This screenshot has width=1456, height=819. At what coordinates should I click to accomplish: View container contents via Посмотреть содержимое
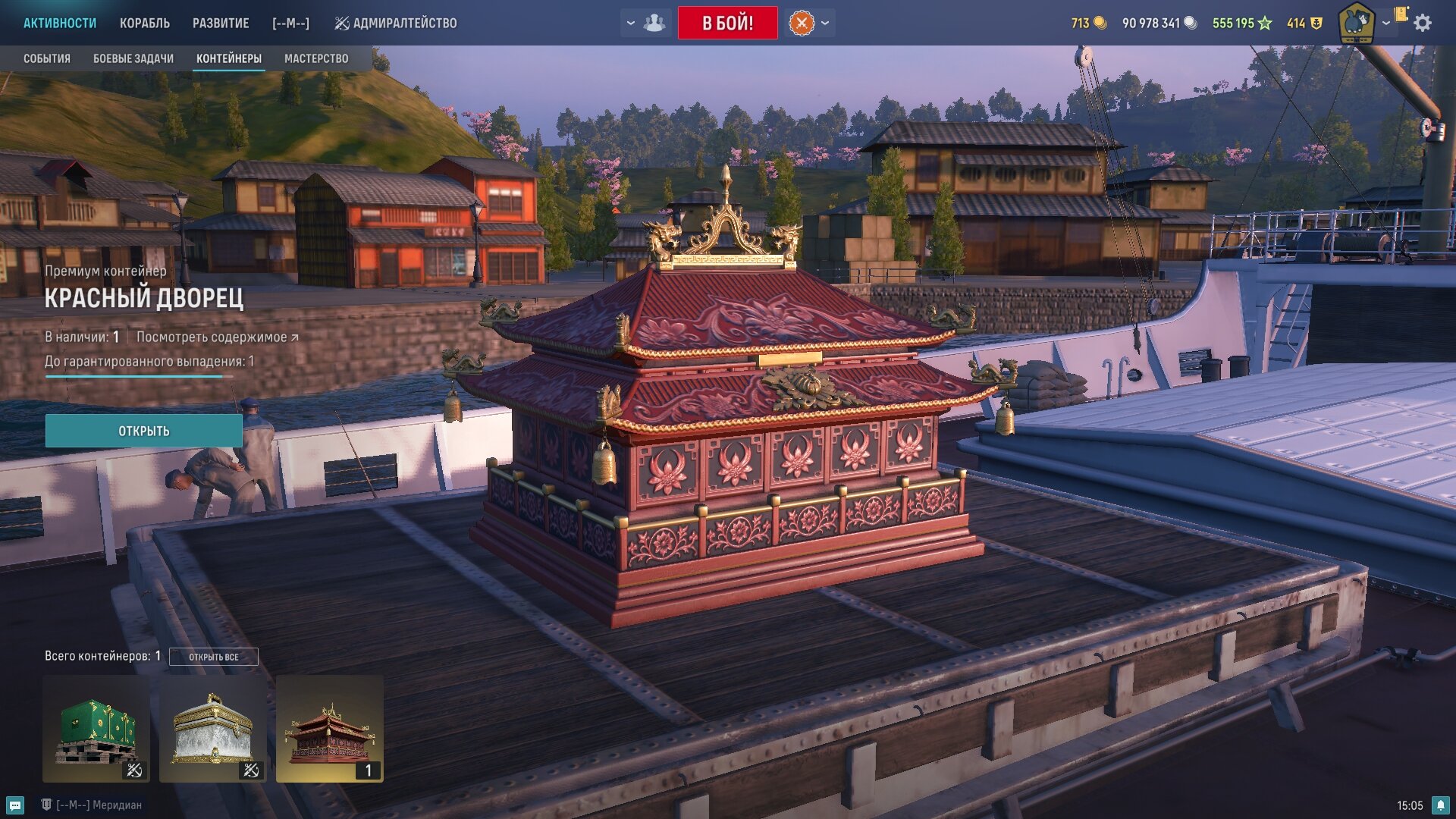217,337
